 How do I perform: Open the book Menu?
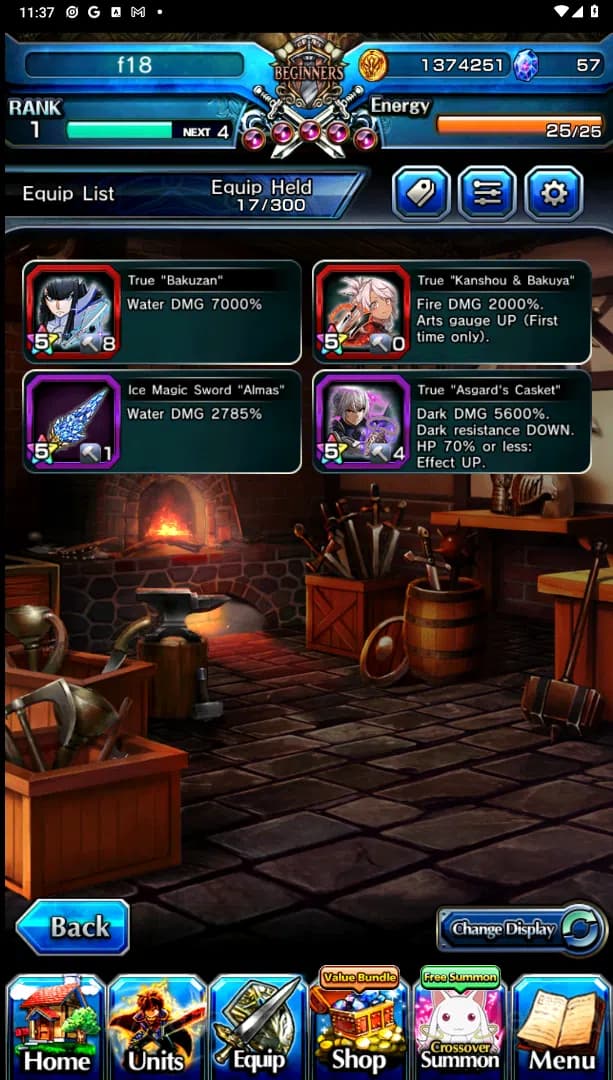tap(561, 1027)
